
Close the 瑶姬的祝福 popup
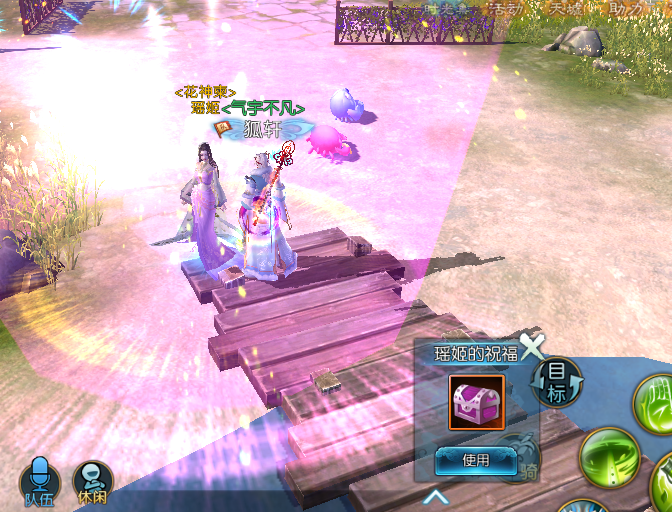pyautogui.click(x=532, y=347)
